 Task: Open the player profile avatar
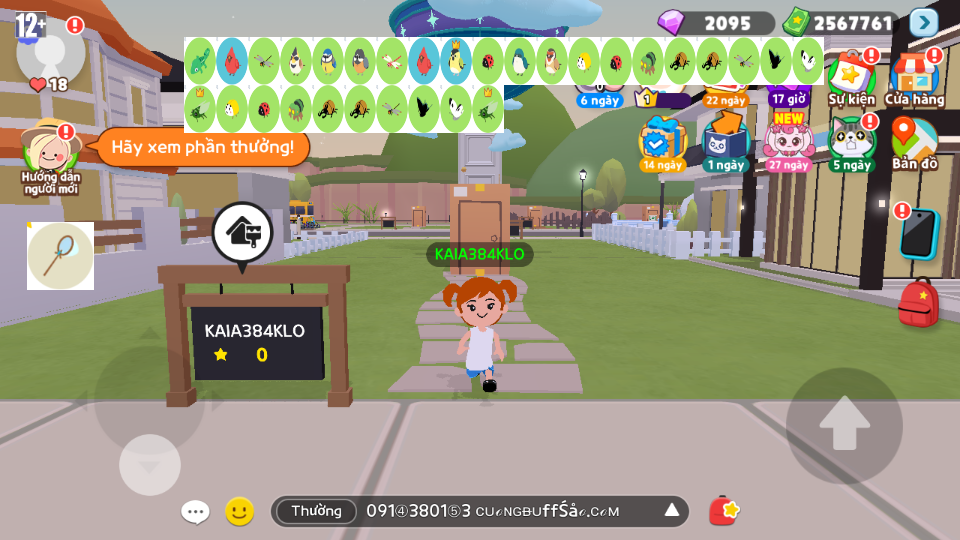pyautogui.click(x=50, y=52)
